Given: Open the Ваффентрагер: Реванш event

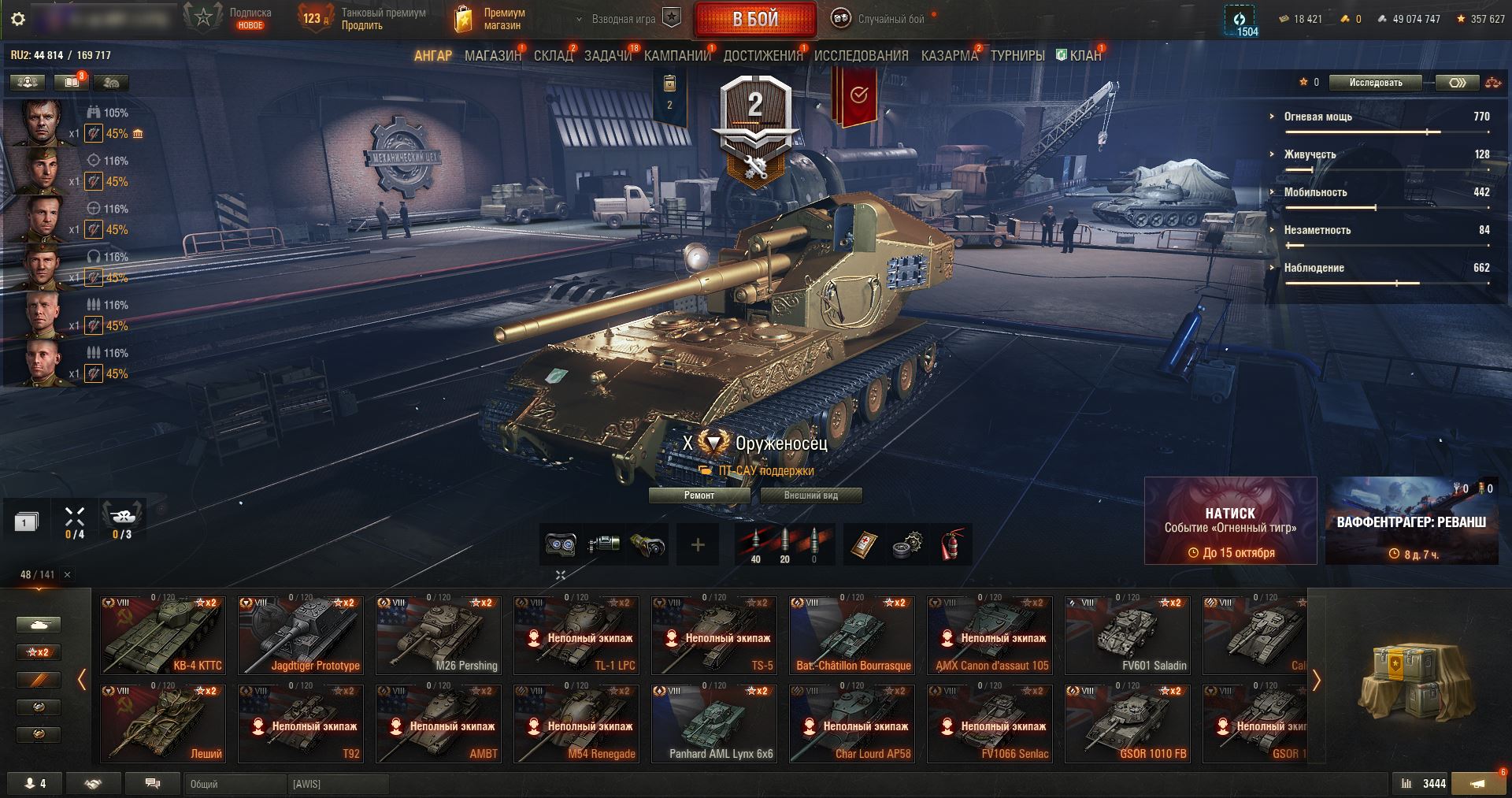Looking at the screenshot, I should click(x=1411, y=521).
